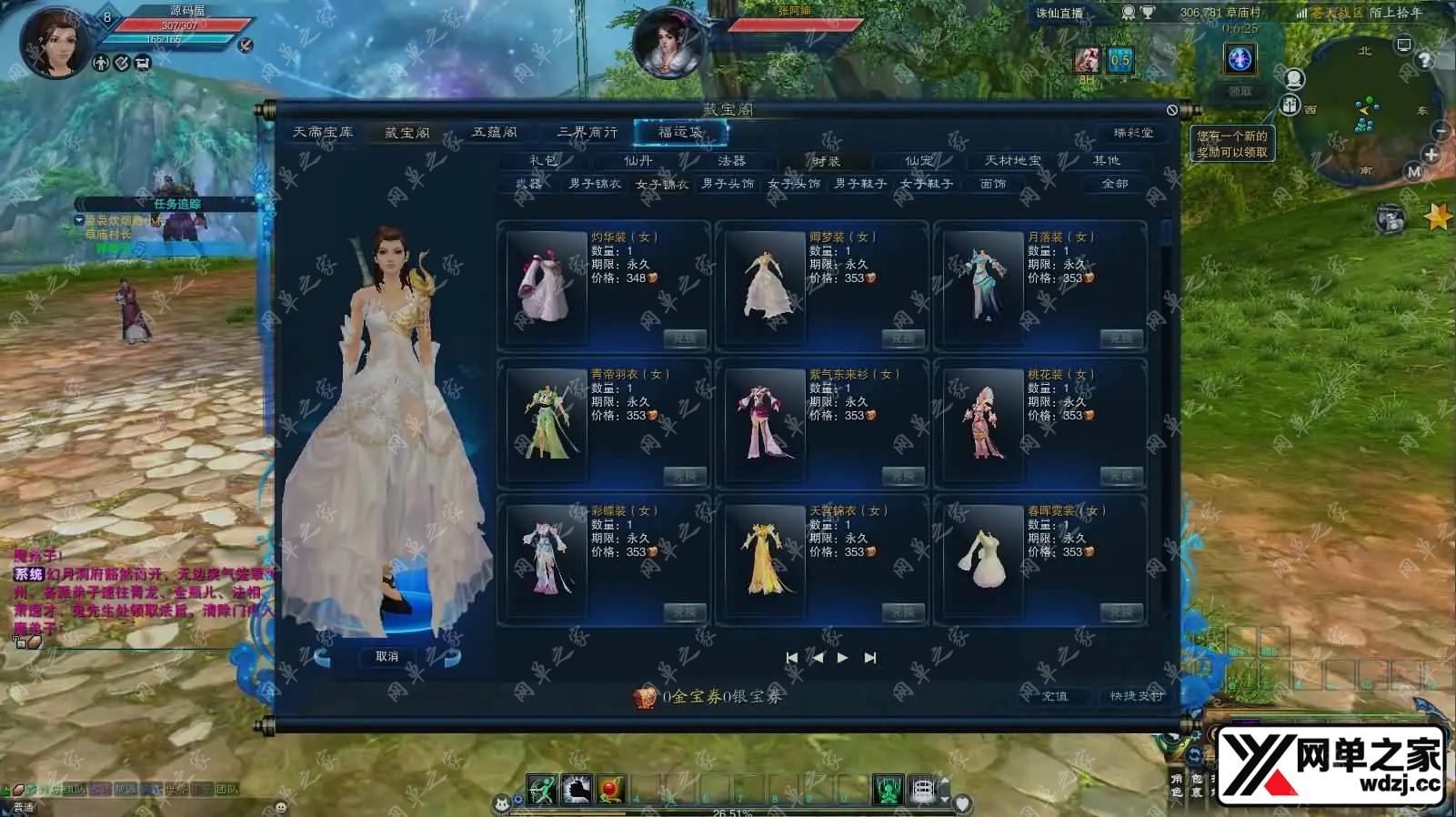1456x817 pixels.
Task: Choose the 天材地宝 category
Action: tap(1013, 161)
